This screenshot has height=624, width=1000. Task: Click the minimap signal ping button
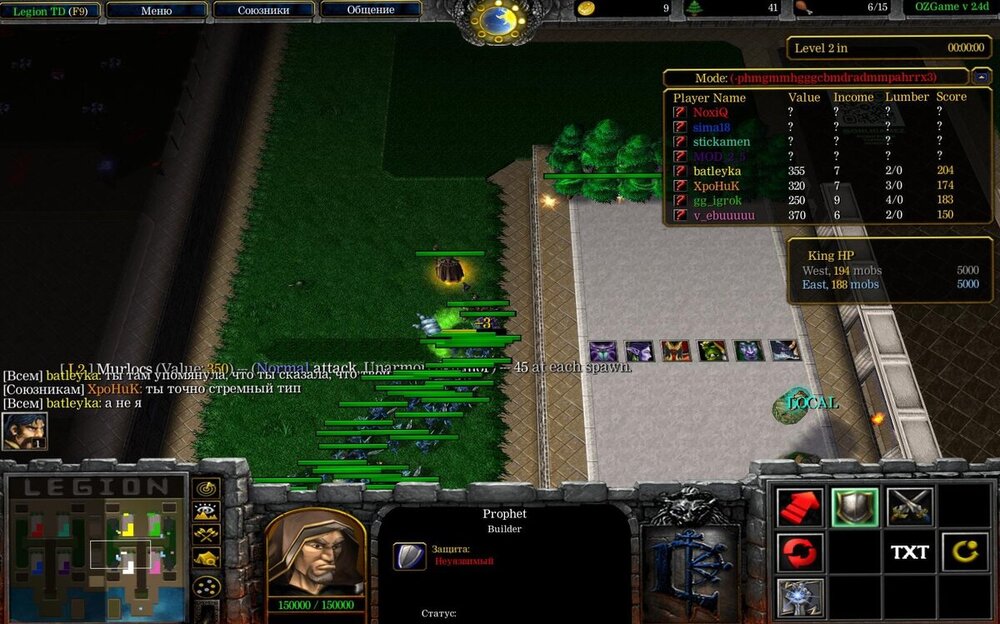207,488
